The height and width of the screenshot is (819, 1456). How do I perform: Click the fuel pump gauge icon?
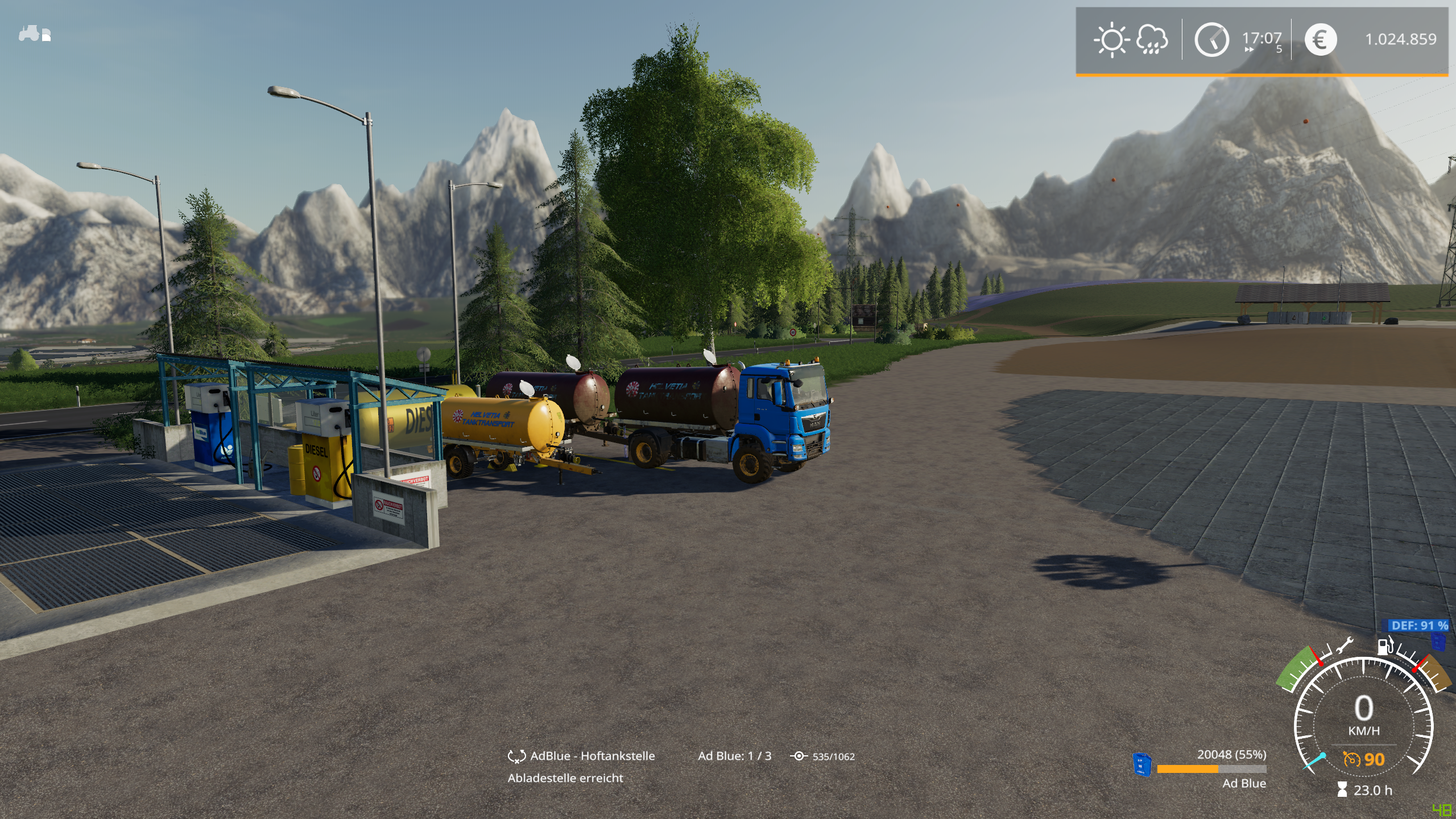pos(1385,646)
